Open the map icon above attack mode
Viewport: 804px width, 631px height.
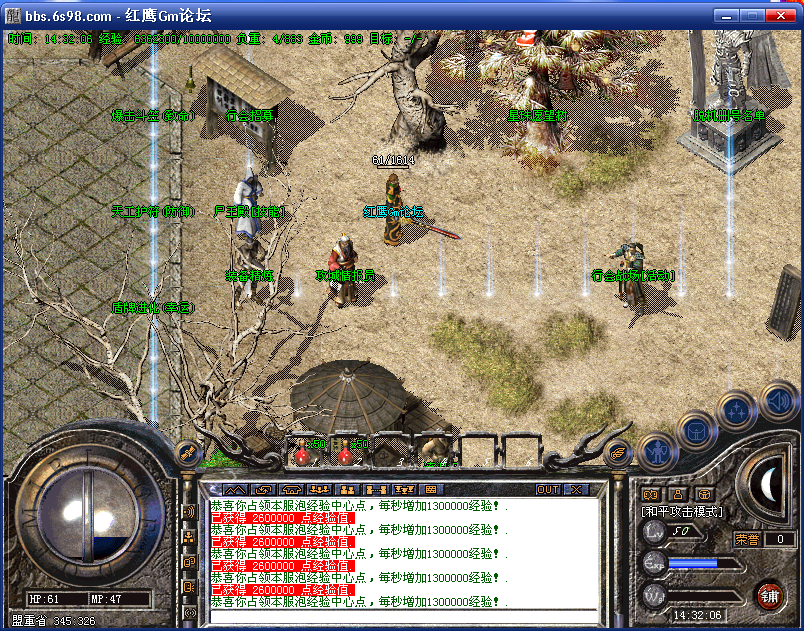coord(651,493)
